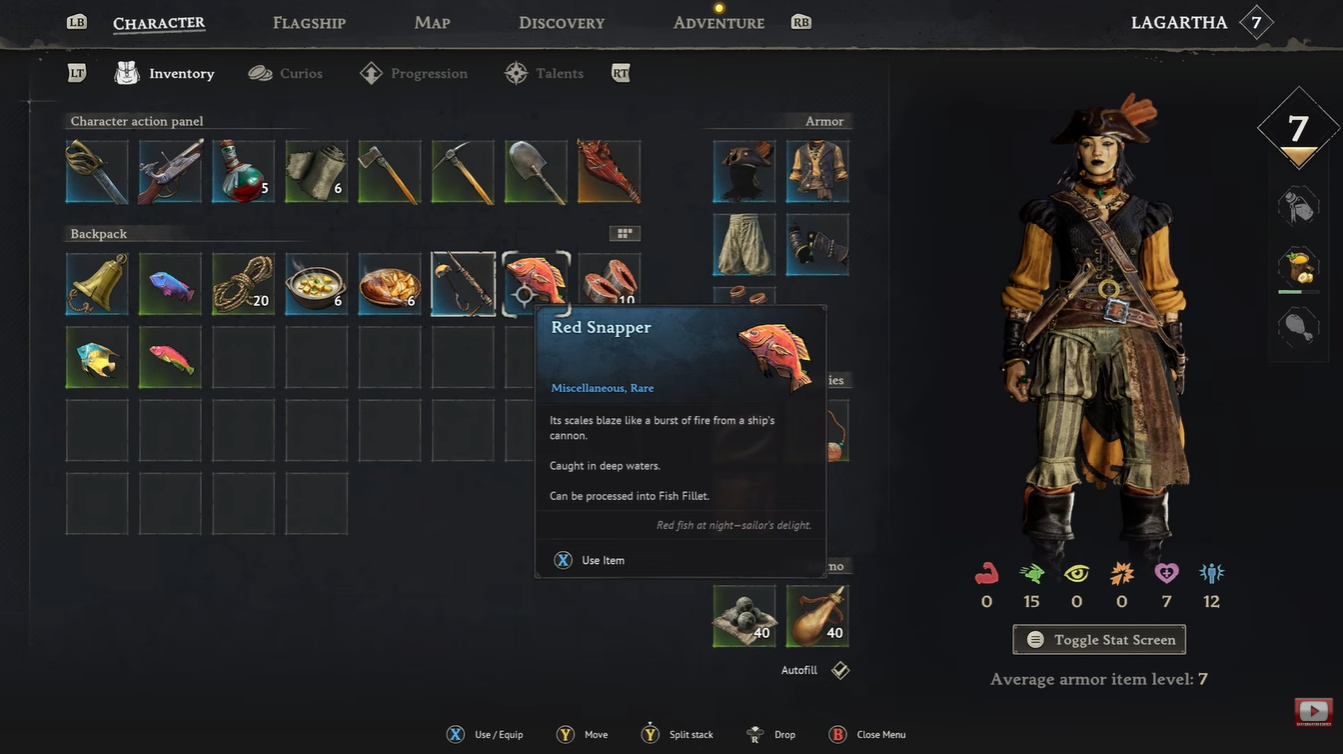Screen dimensions: 1343x754
Task: Select the coiled rope stack
Action: 243,284
